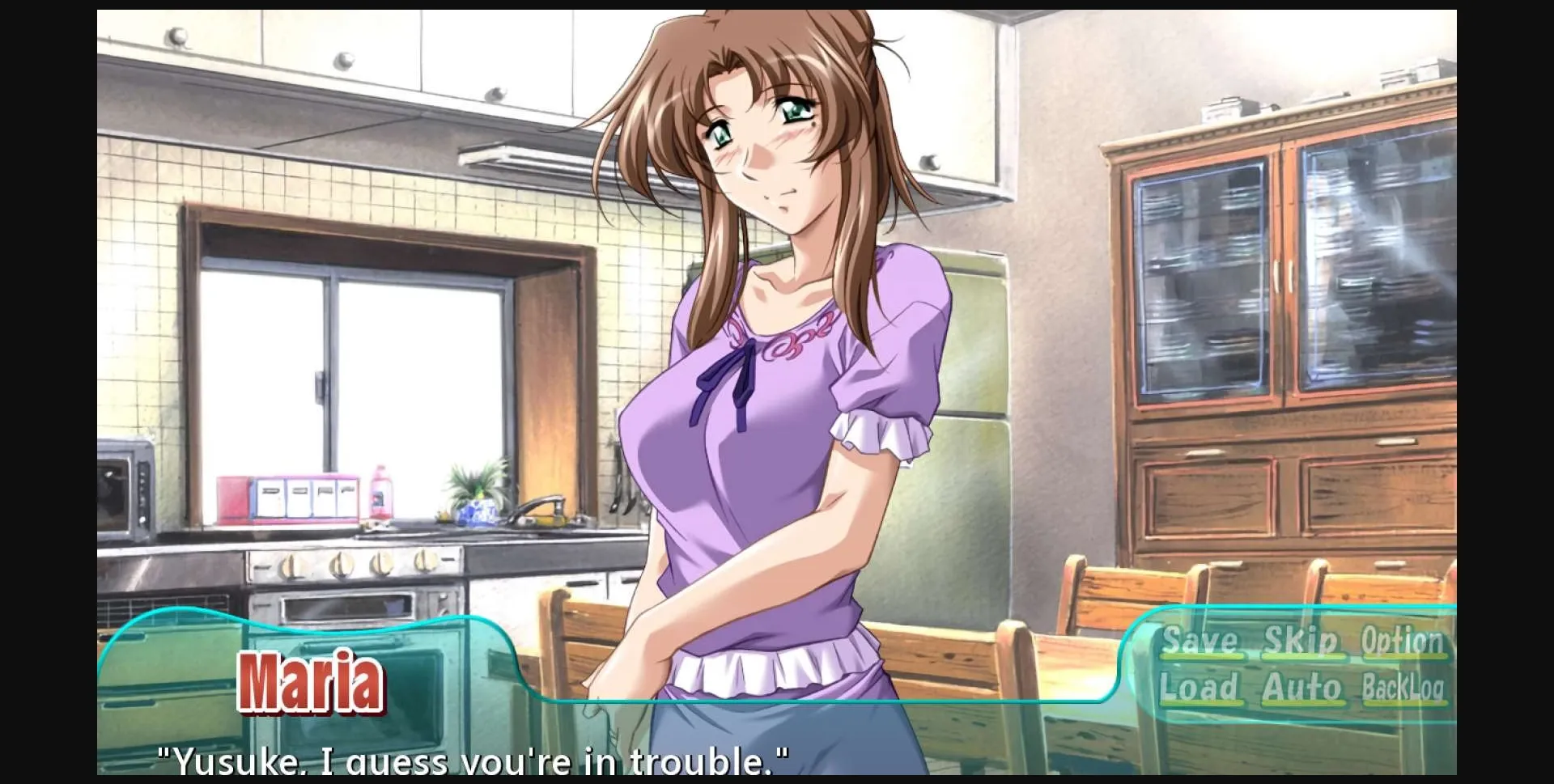The height and width of the screenshot is (784, 1554).
Task: Open the Option settings menu
Action: [x=1404, y=639]
